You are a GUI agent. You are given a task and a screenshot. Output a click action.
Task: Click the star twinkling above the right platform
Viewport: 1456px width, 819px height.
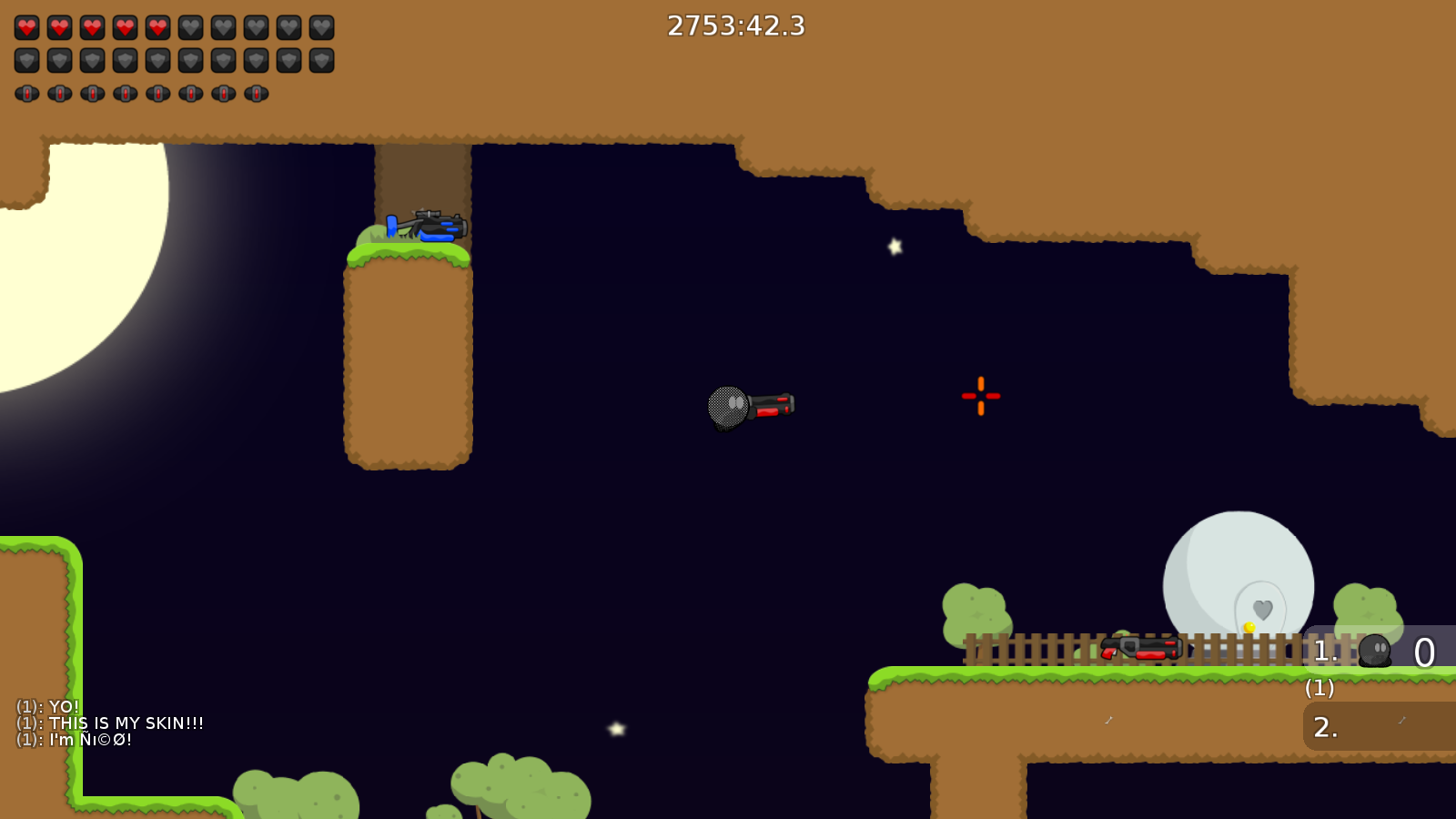(894, 244)
